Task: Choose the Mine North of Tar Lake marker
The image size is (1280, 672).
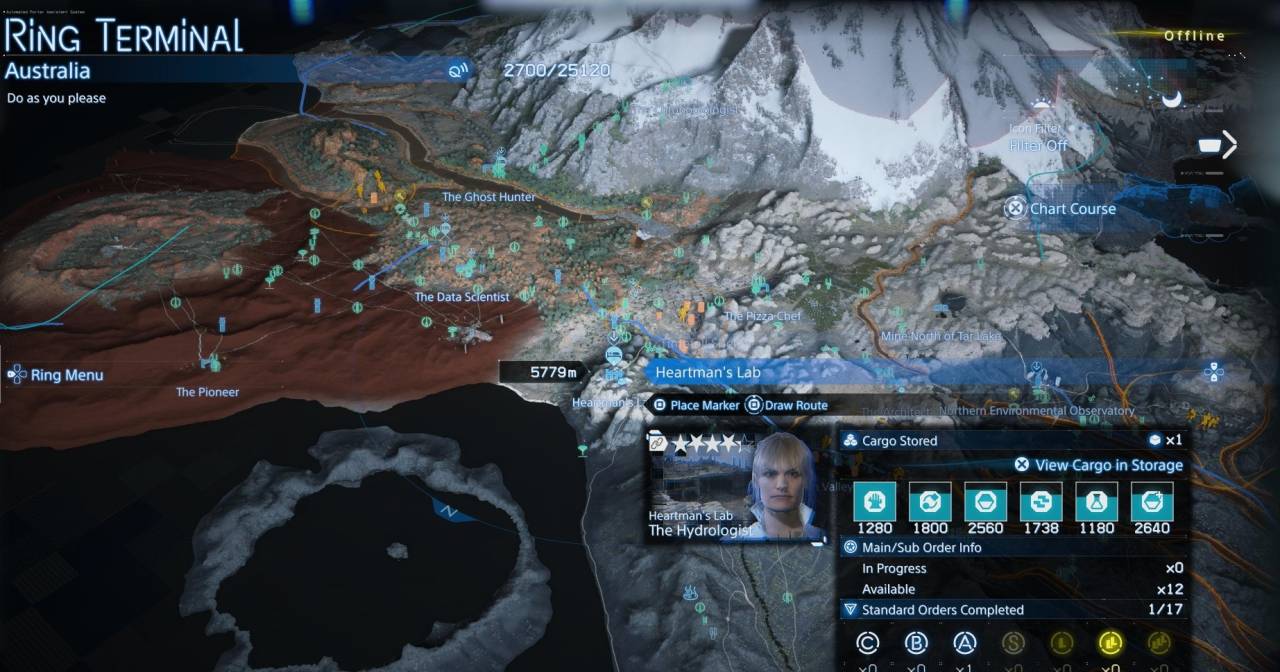Action: click(940, 336)
